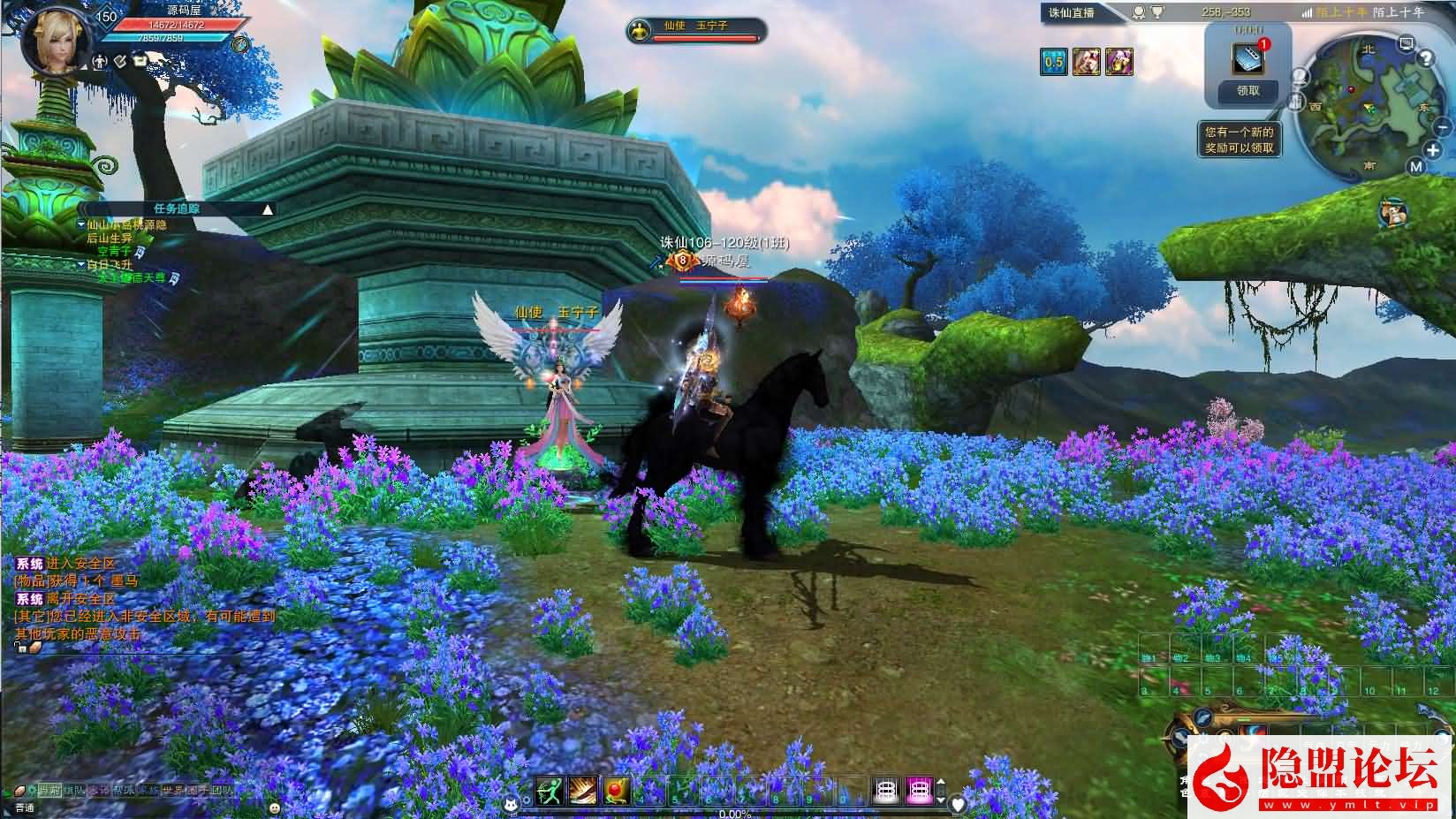1456x819 pixels.
Task: Activate the green running figure skill
Action: click(x=549, y=789)
